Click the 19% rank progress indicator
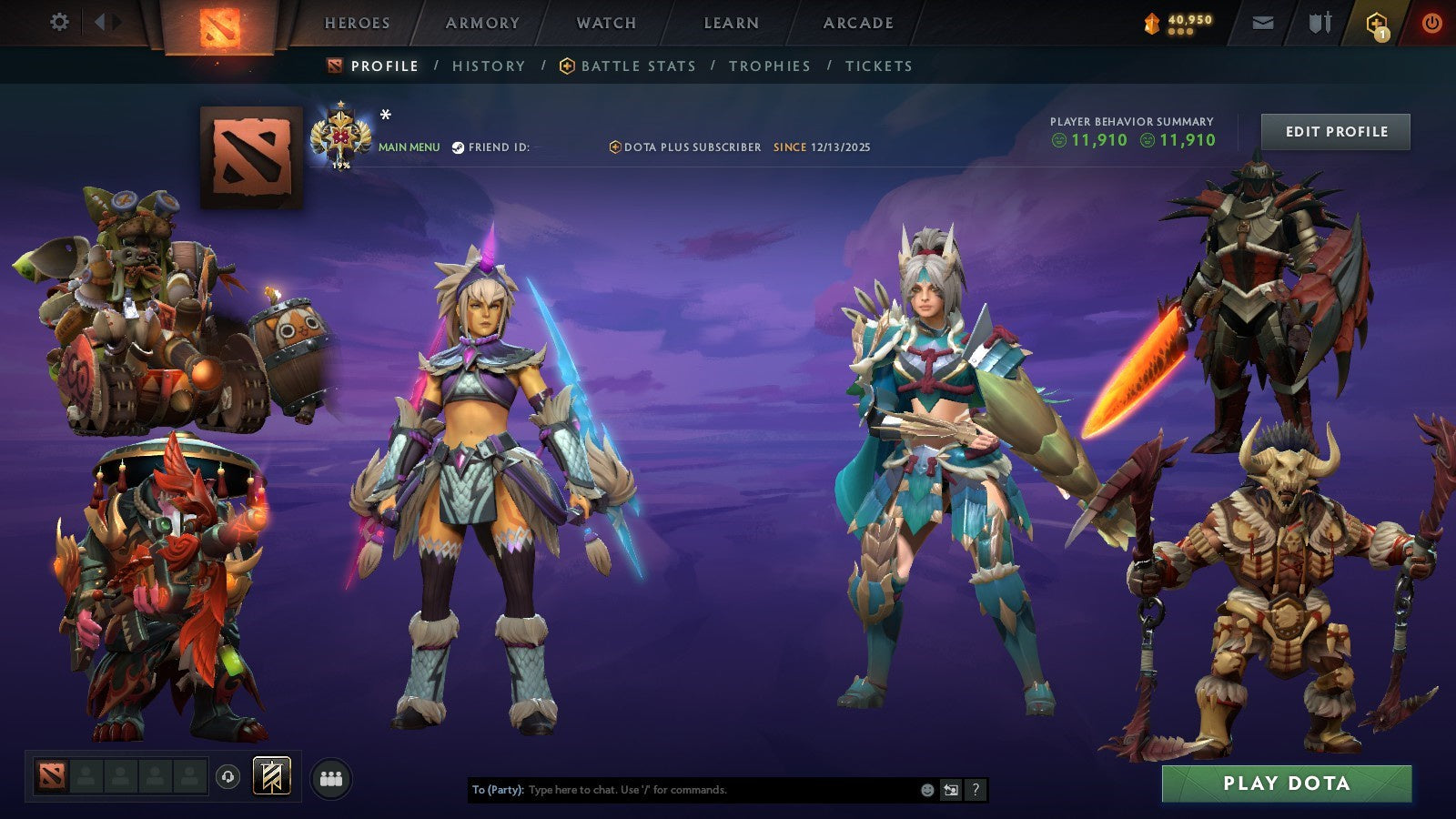Image resolution: width=1456 pixels, height=819 pixels. point(339,167)
